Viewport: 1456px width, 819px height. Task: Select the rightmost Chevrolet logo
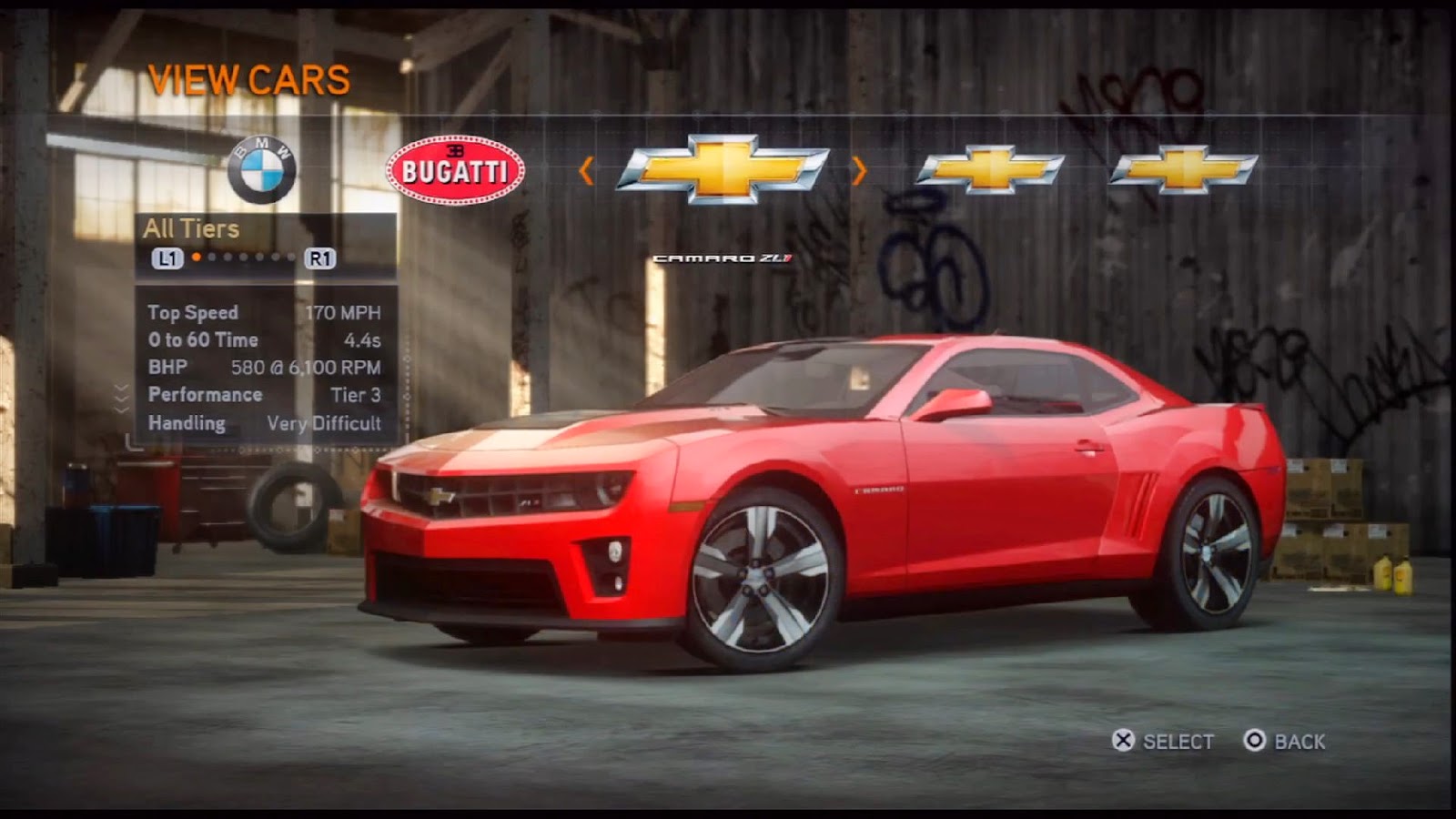click(1183, 169)
